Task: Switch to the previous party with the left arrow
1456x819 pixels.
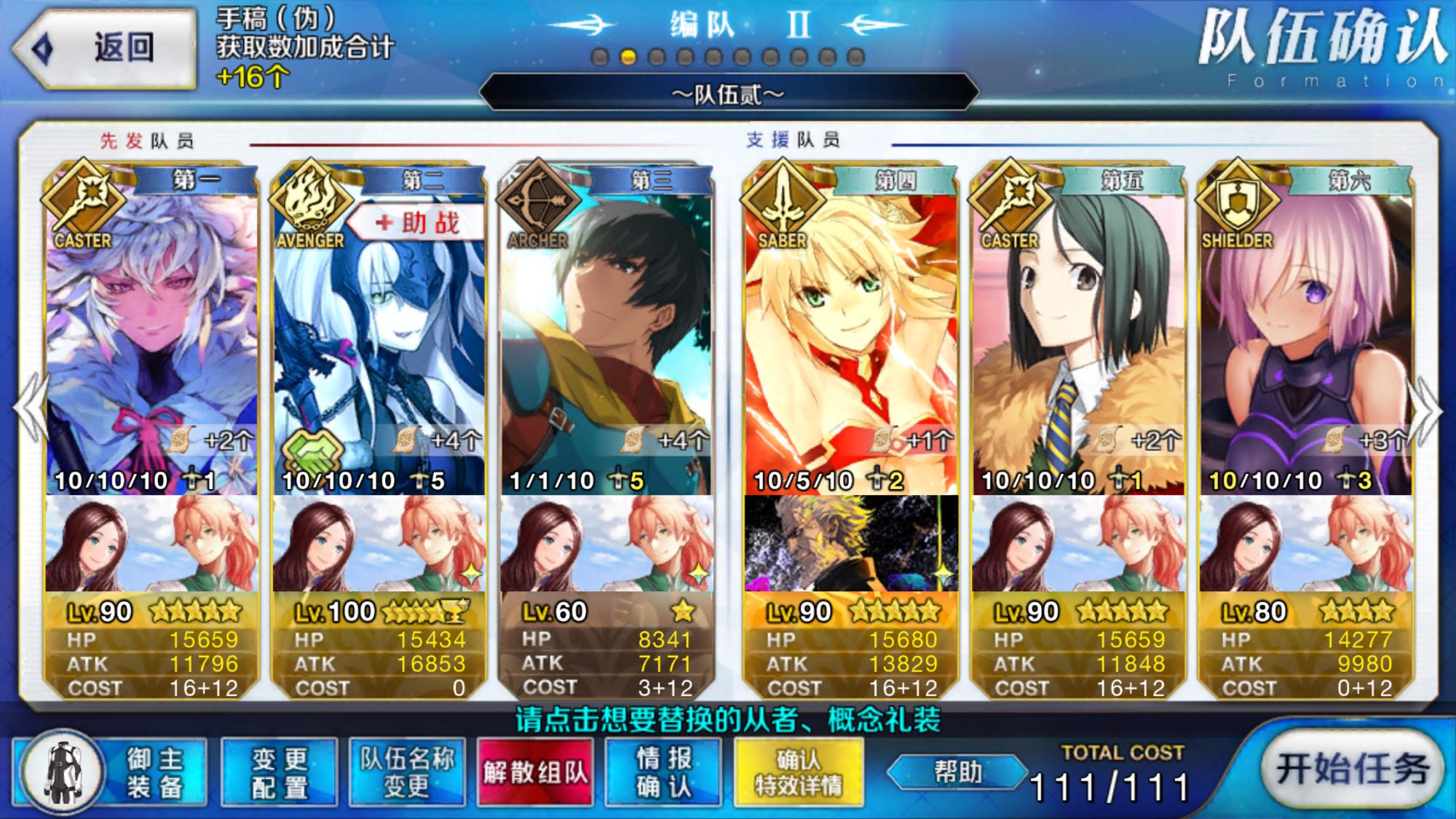Action: coord(31,411)
